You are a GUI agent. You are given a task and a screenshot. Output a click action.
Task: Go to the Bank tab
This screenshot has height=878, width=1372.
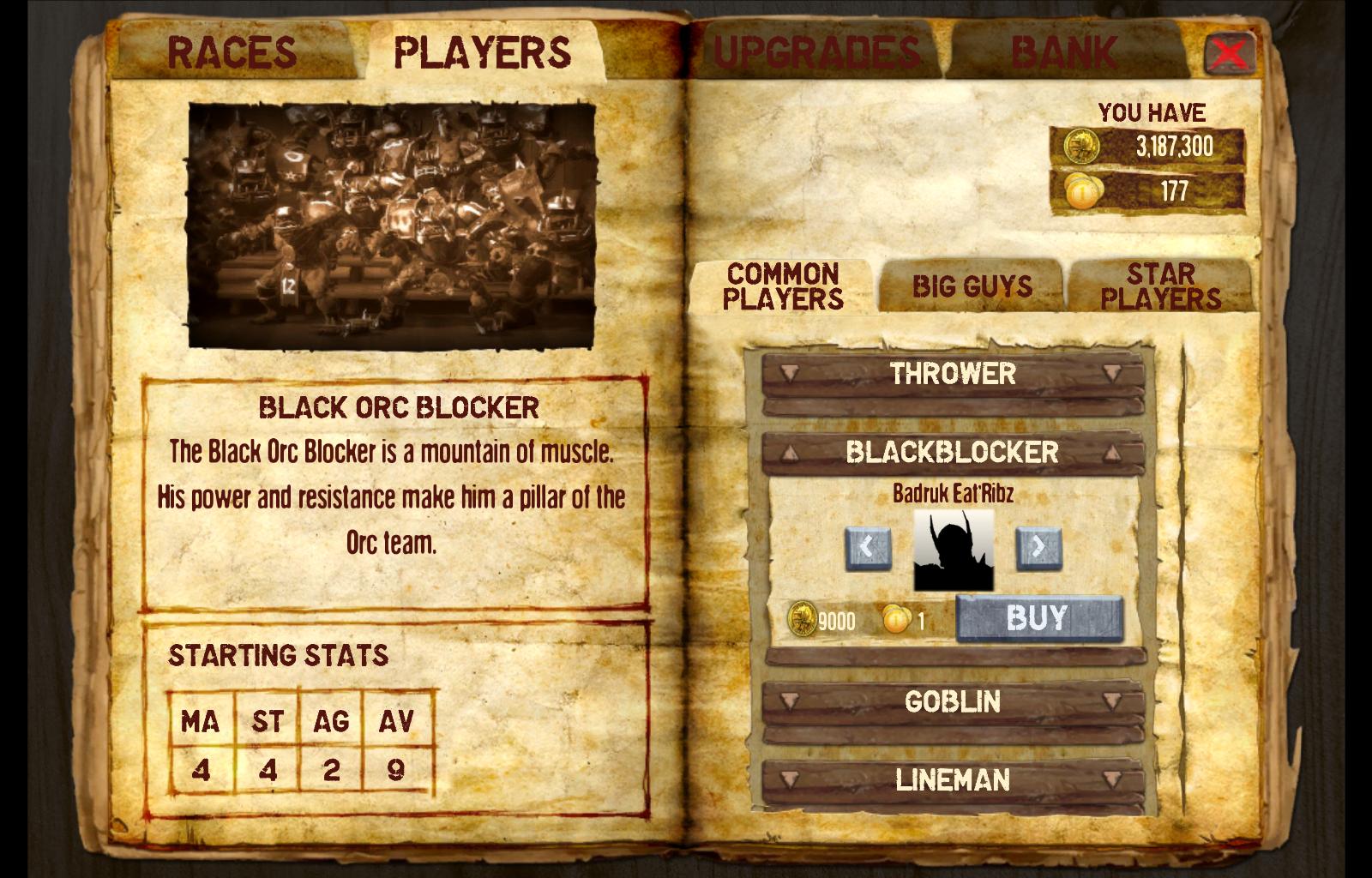tap(1063, 51)
